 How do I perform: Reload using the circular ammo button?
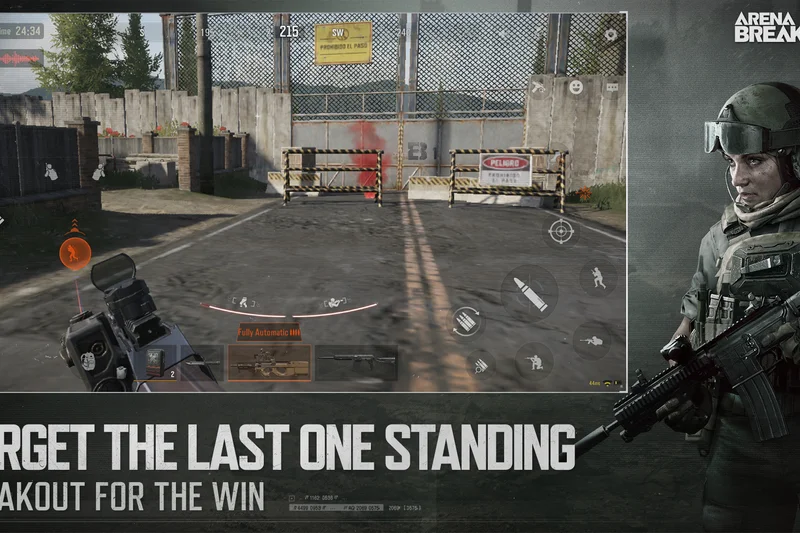(x=466, y=321)
